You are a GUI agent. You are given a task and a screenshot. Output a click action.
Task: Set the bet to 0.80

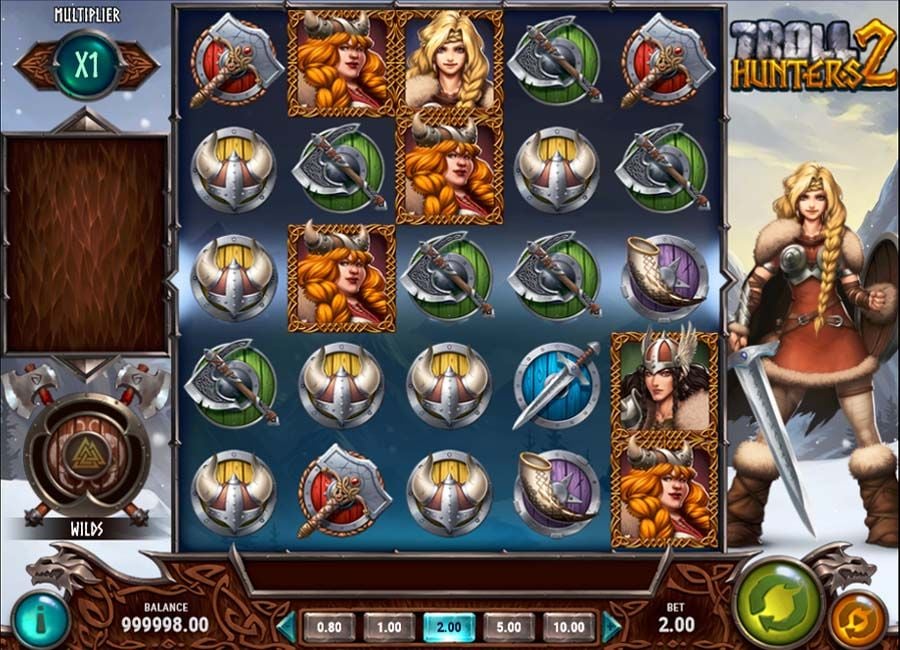(x=329, y=627)
